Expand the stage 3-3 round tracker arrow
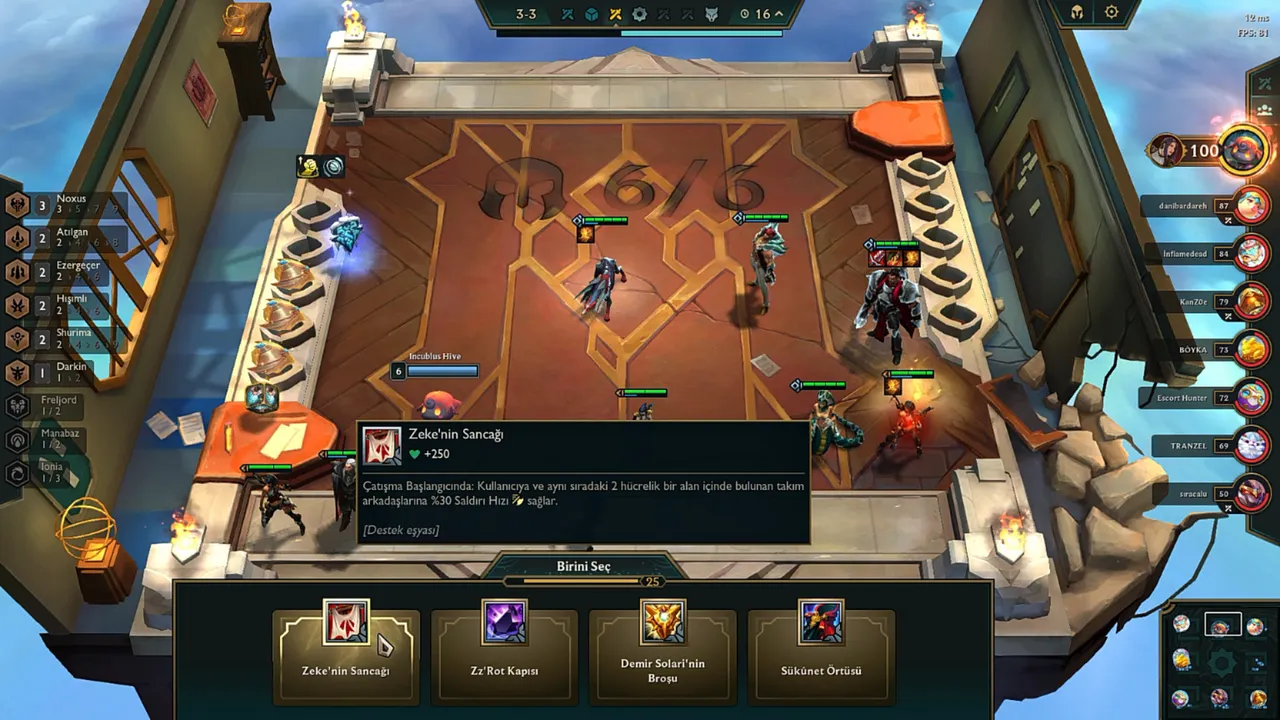This screenshot has width=1280, height=720. 778,14
